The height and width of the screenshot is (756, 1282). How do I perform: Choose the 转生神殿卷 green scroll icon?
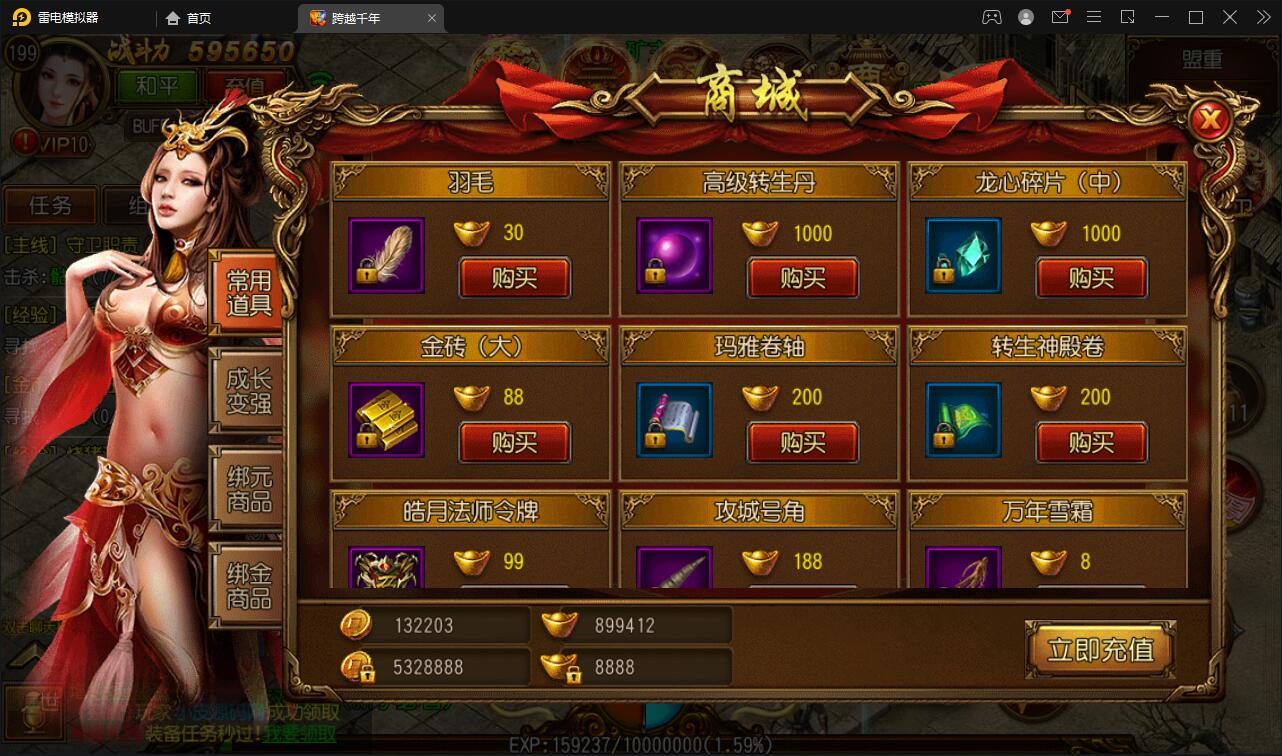click(x=963, y=420)
